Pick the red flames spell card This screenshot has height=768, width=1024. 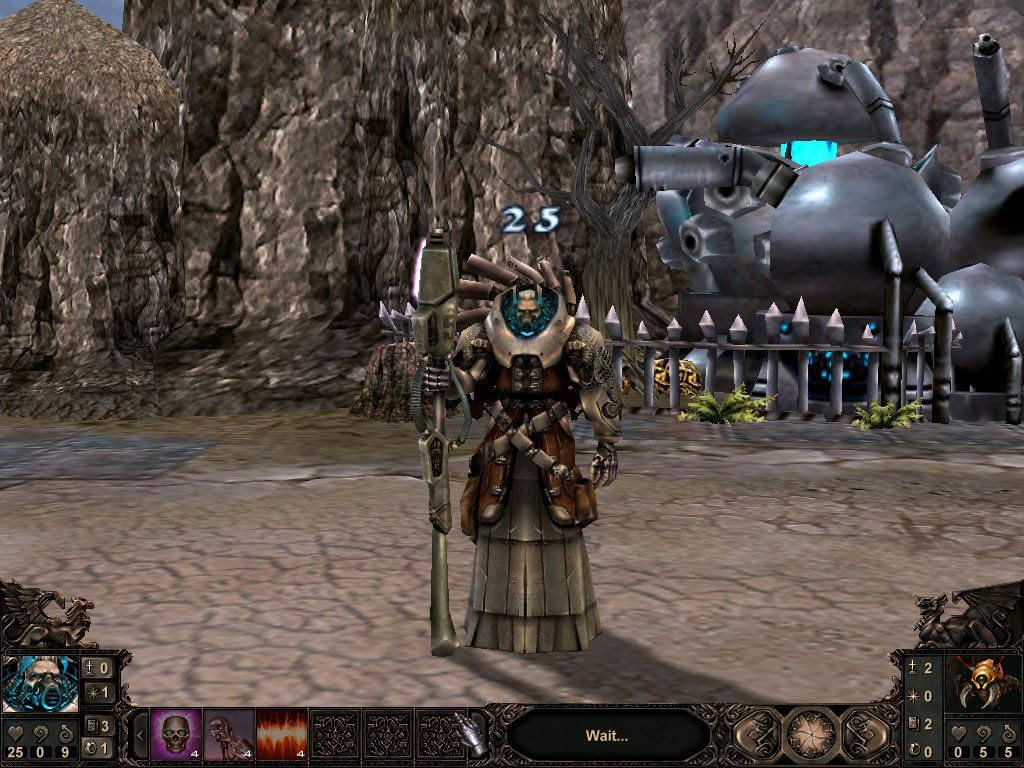pos(281,733)
